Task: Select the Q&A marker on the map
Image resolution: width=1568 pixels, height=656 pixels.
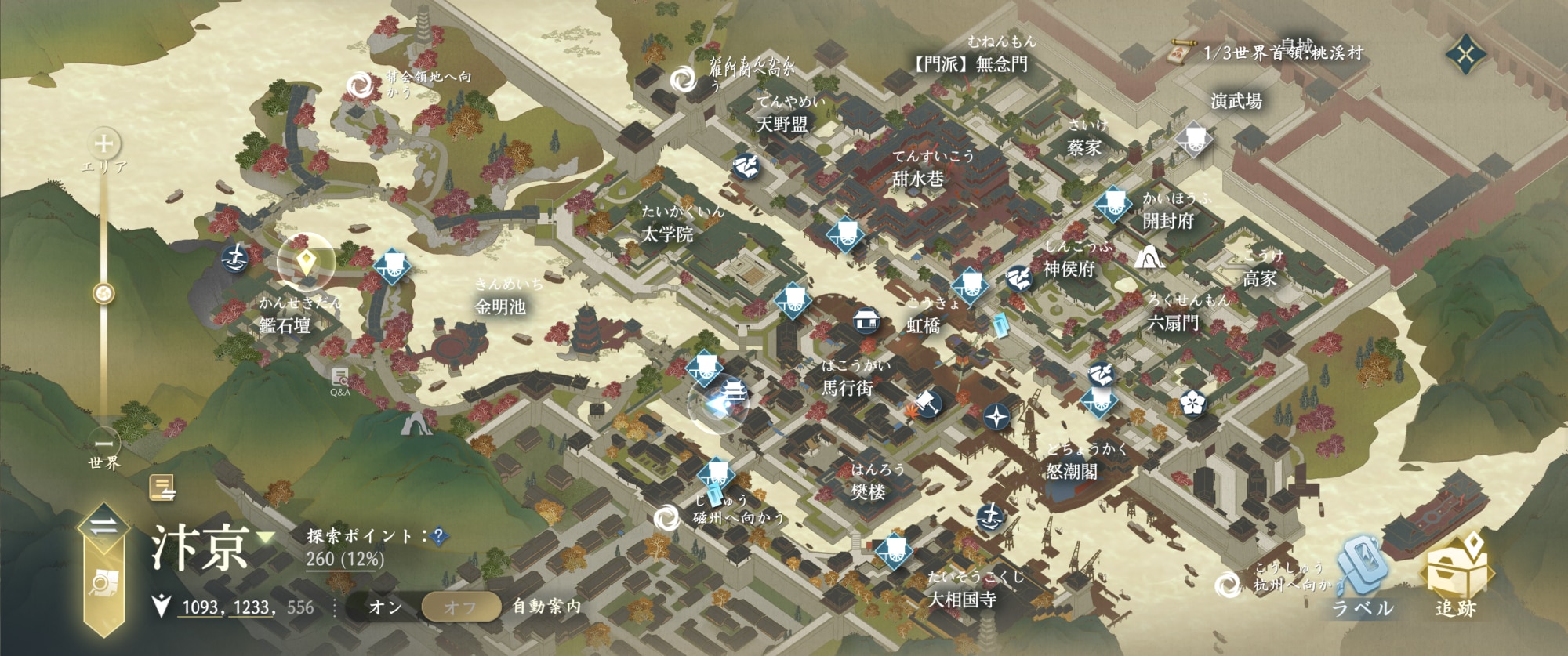Action: coord(339,380)
